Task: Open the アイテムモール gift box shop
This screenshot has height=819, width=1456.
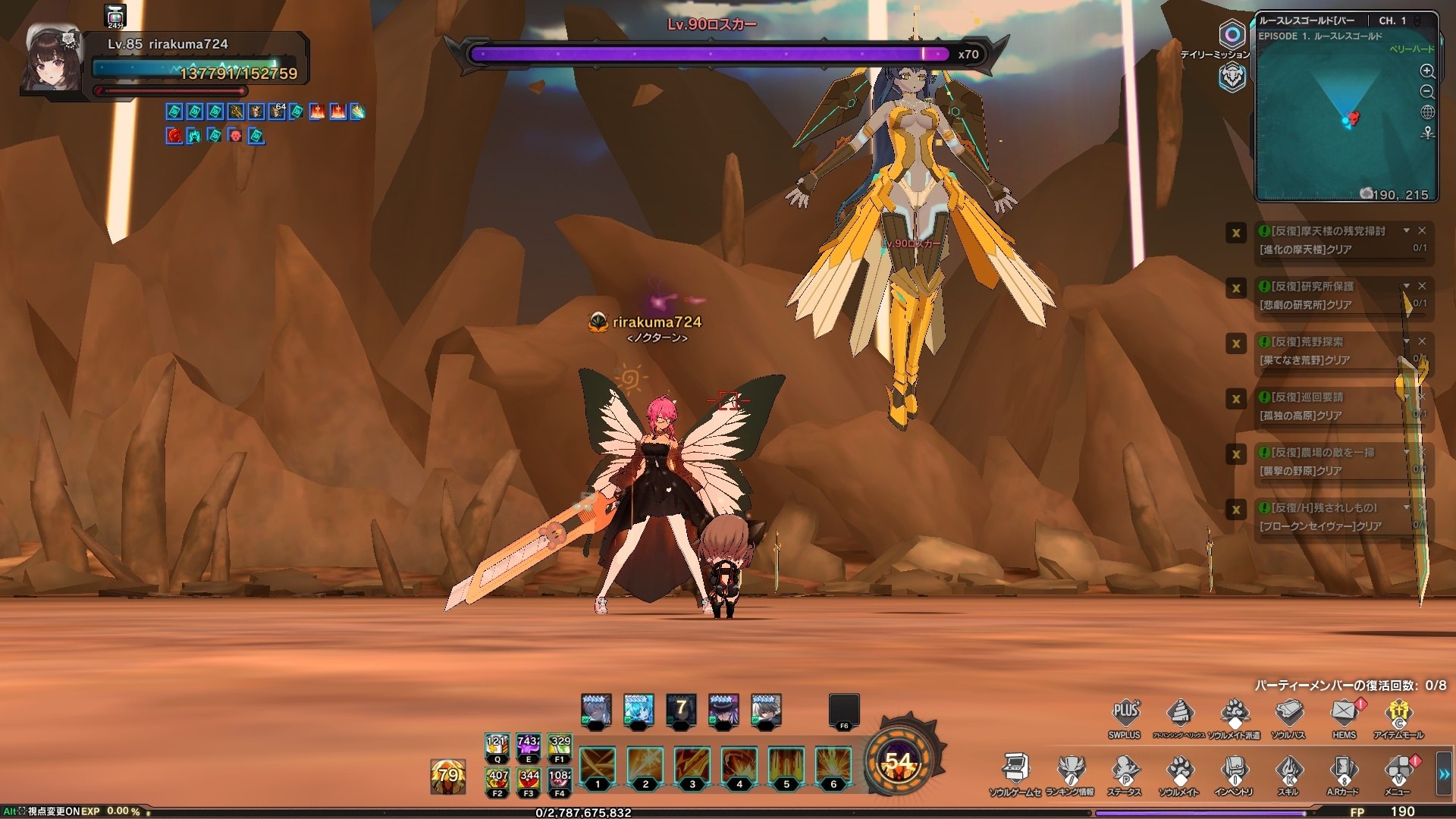Action: (1398, 713)
